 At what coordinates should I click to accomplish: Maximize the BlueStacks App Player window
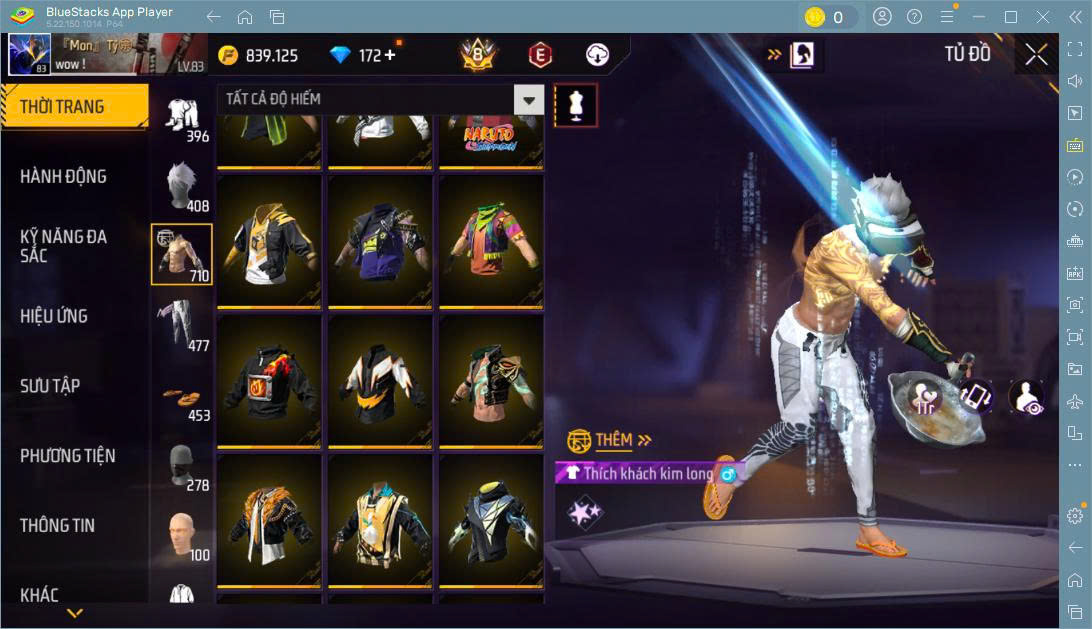click(1010, 17)
